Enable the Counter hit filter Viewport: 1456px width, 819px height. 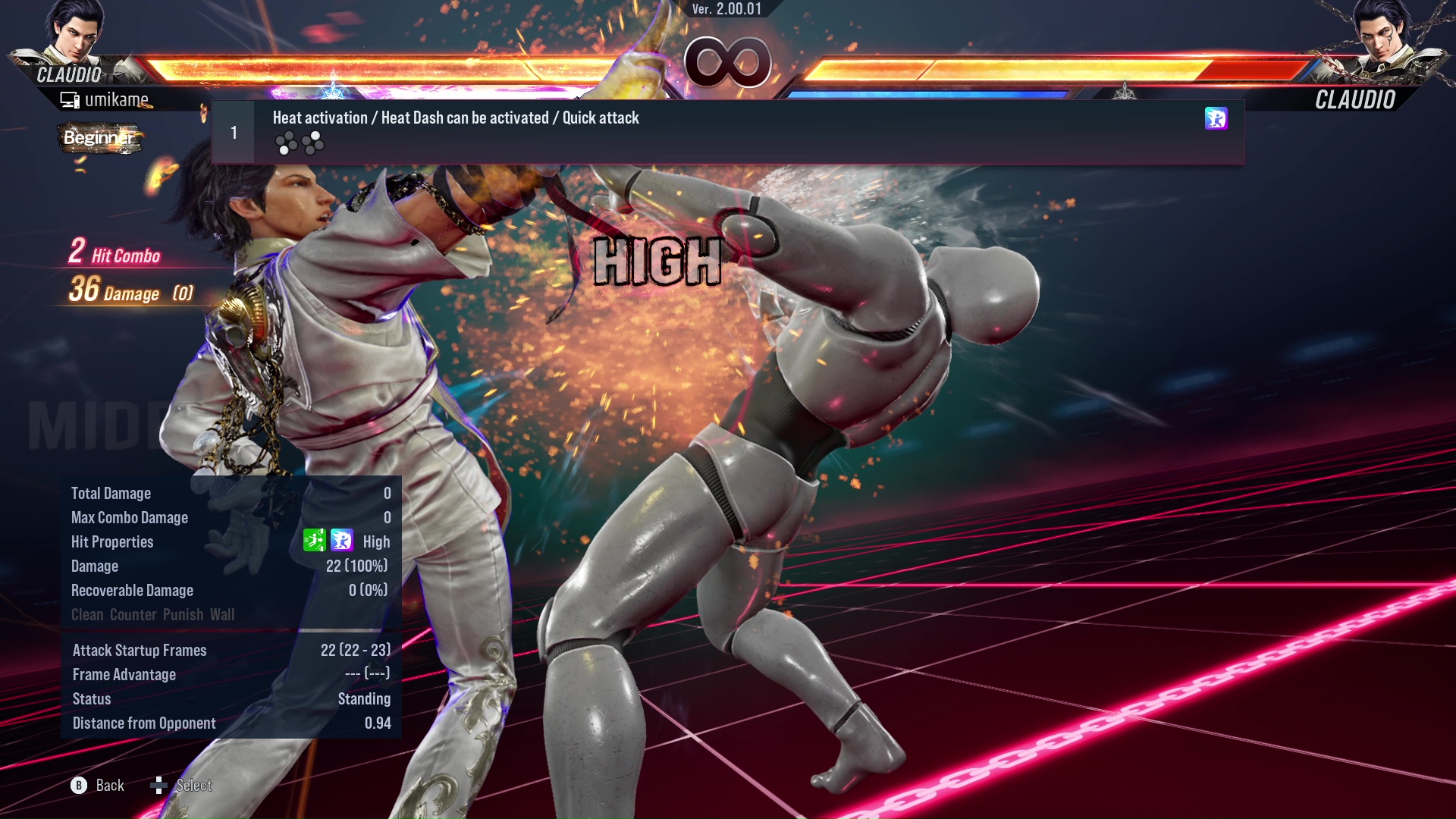[133, 615]
